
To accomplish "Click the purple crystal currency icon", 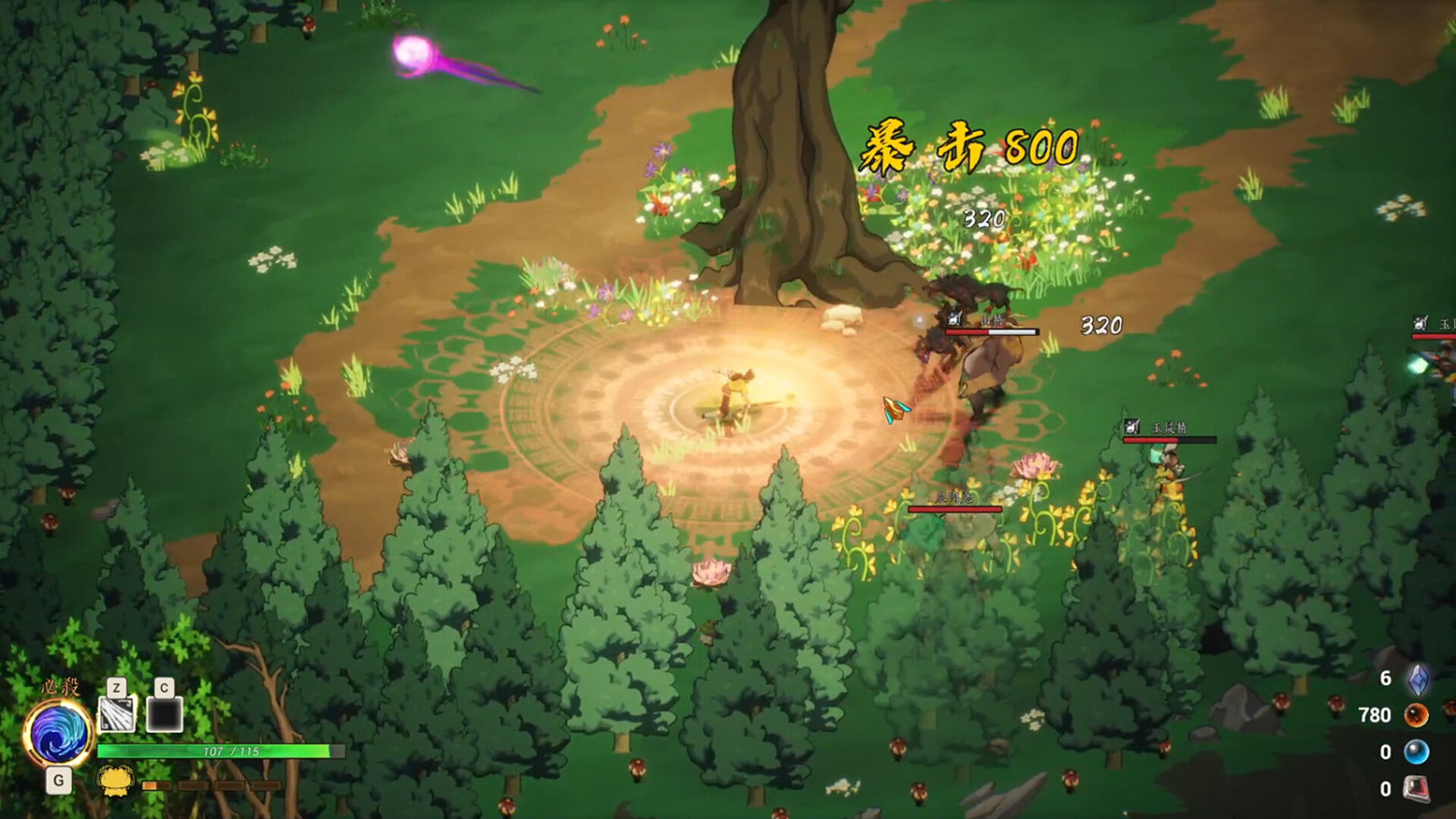I will click(1416, 681).
